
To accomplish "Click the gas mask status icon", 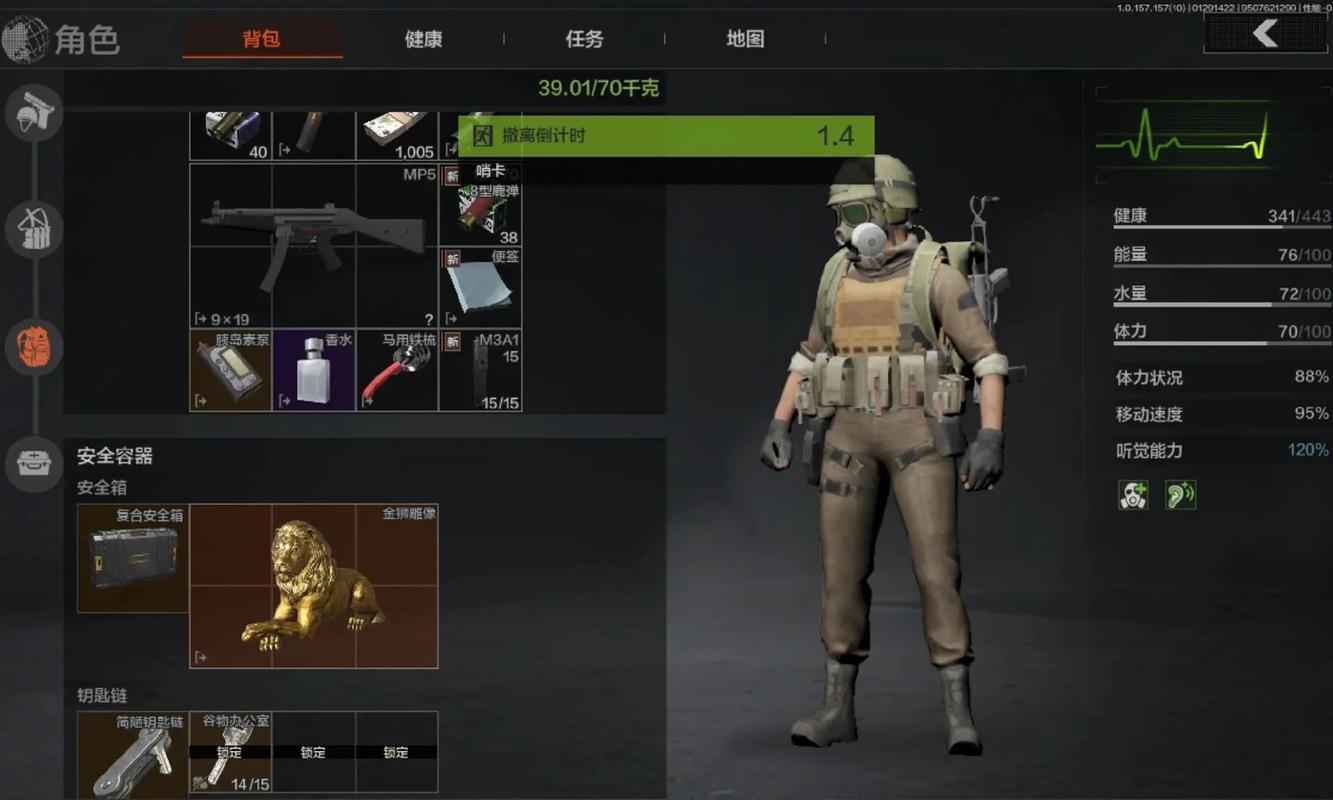I will click(1134, 495).
